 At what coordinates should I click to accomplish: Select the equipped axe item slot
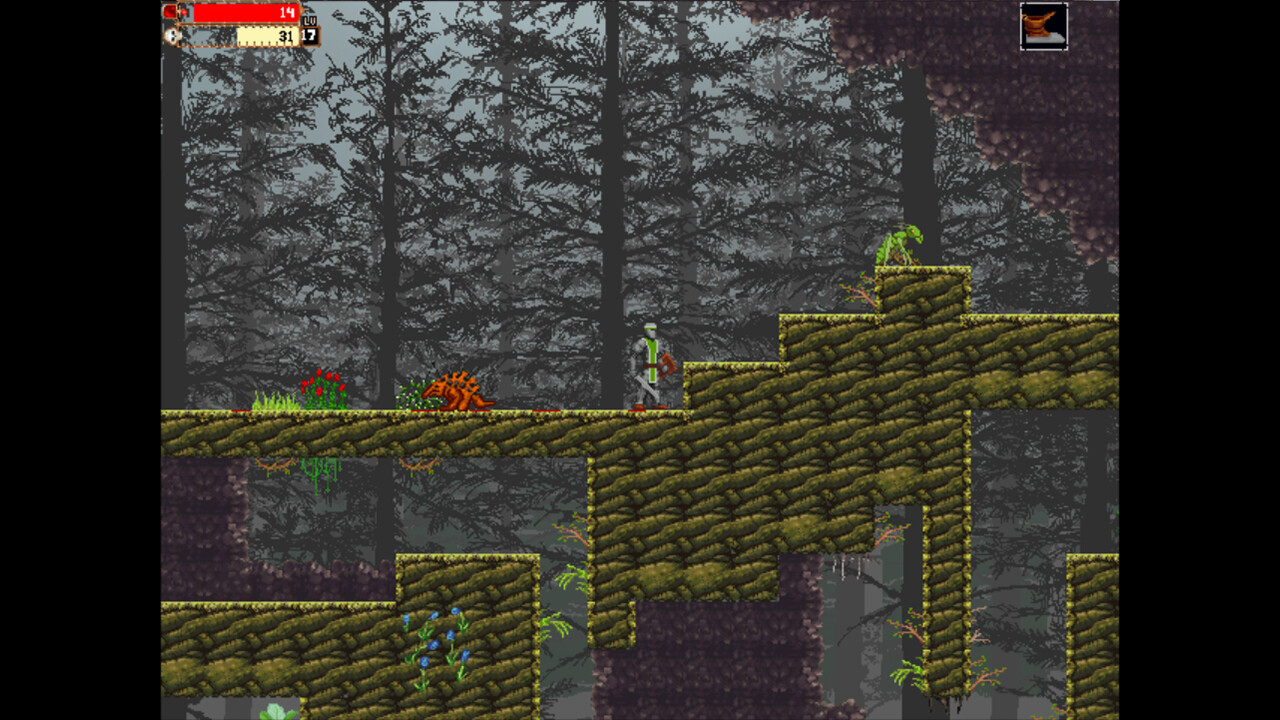pyautogui.click(x=1044, y=28)
